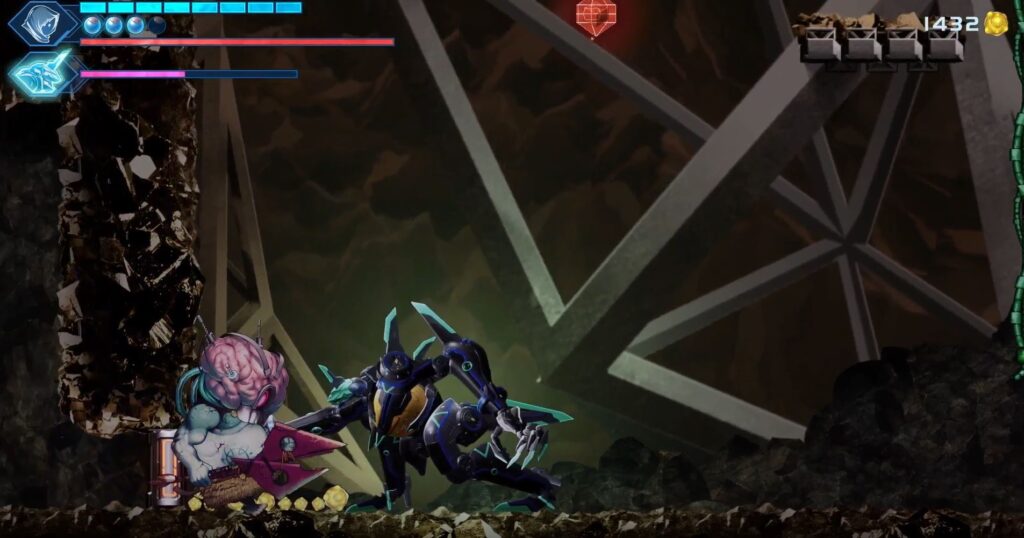Select the glowing mech dragon form icon
The width and height of the screenshot is (1024, 538).
[x=42, y=73]
